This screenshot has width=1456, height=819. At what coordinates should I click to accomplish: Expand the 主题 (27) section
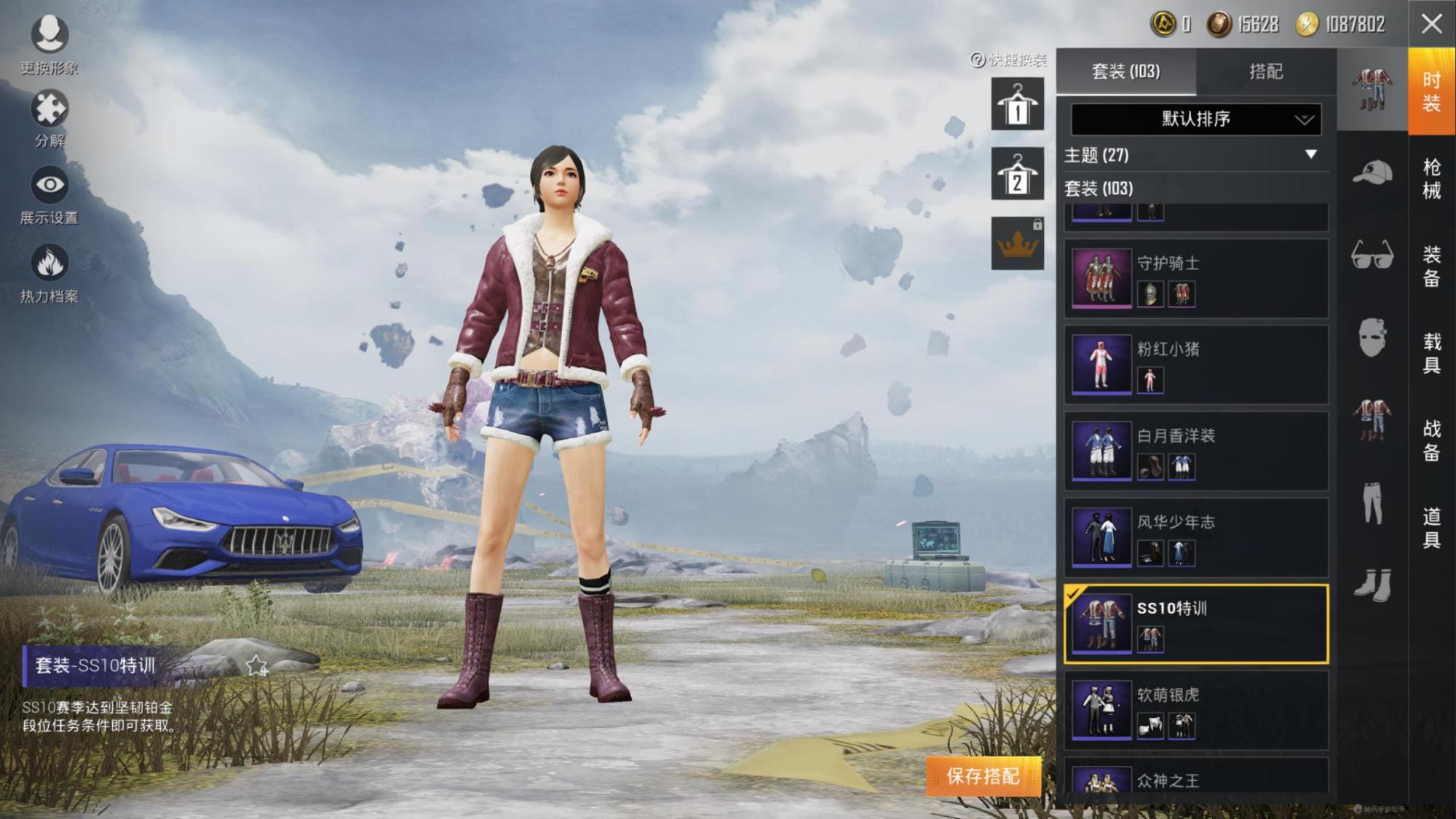pos(1195,155)
